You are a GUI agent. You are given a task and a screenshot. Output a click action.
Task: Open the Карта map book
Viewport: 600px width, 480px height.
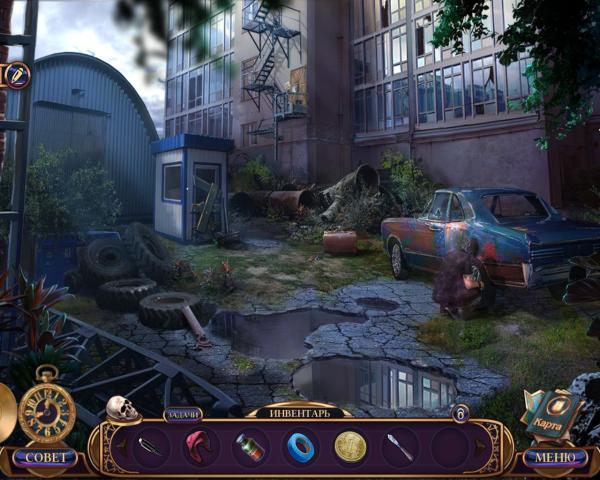tap(553, 411)
